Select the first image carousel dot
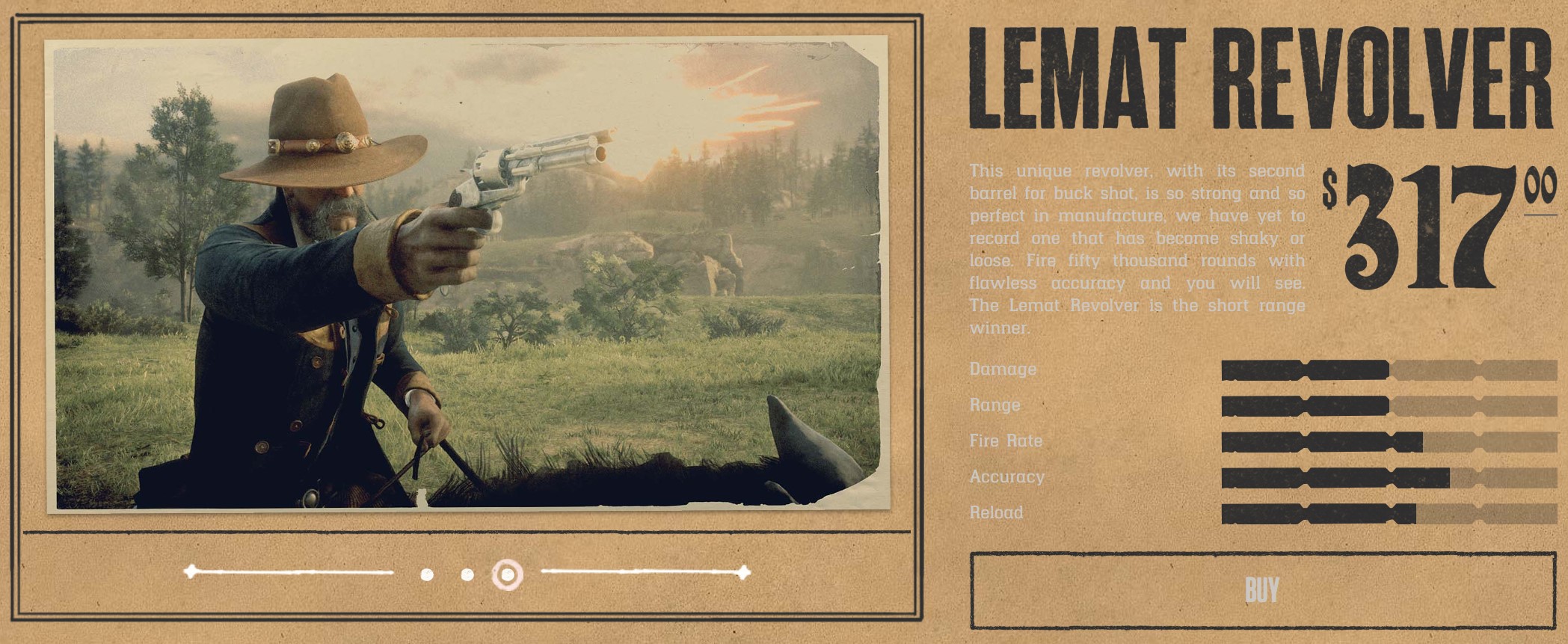The image size is (1568, 644). pyautogui.click(x=427, y=574)
